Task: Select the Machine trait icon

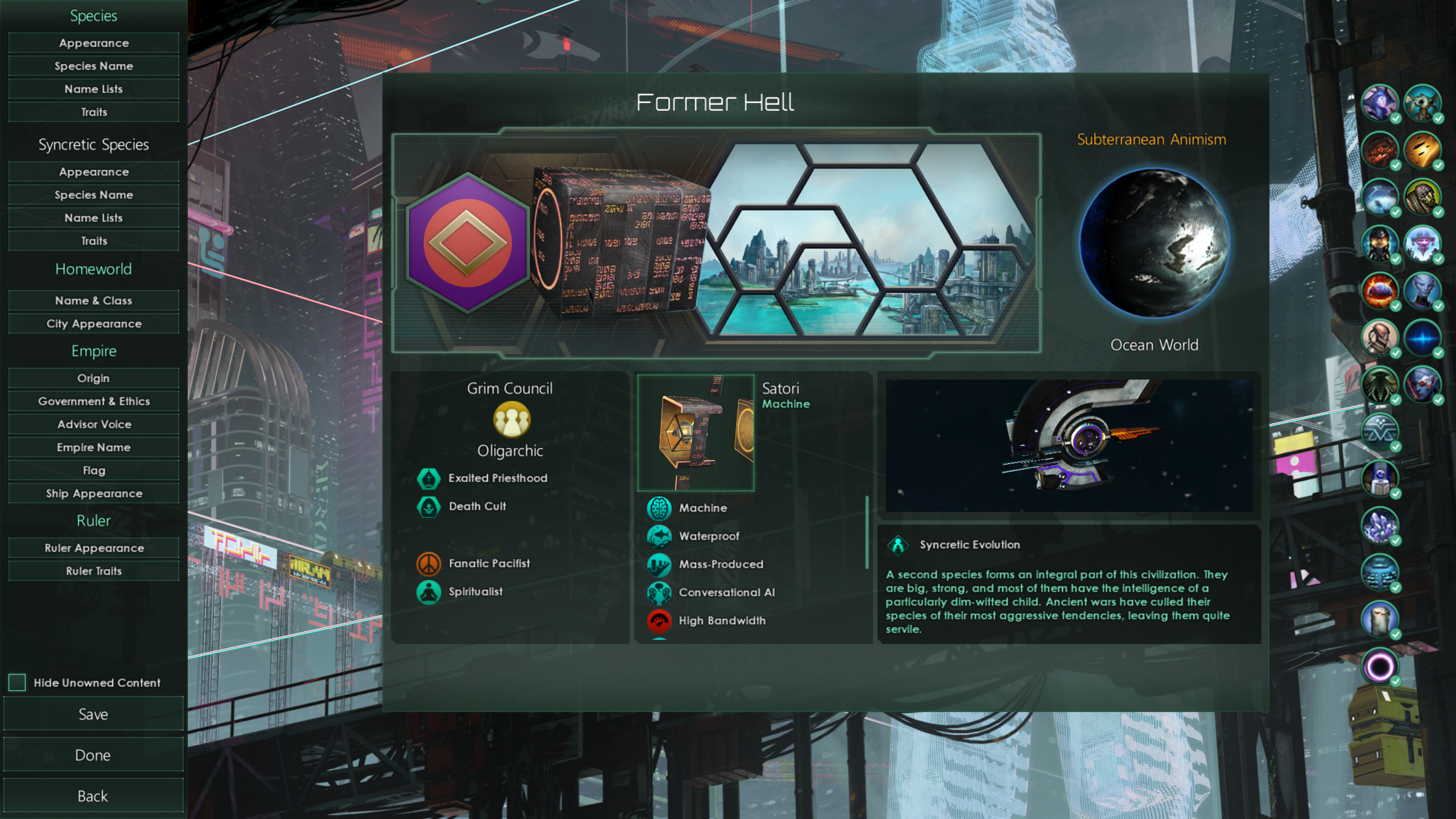Action: click(659, 508)
